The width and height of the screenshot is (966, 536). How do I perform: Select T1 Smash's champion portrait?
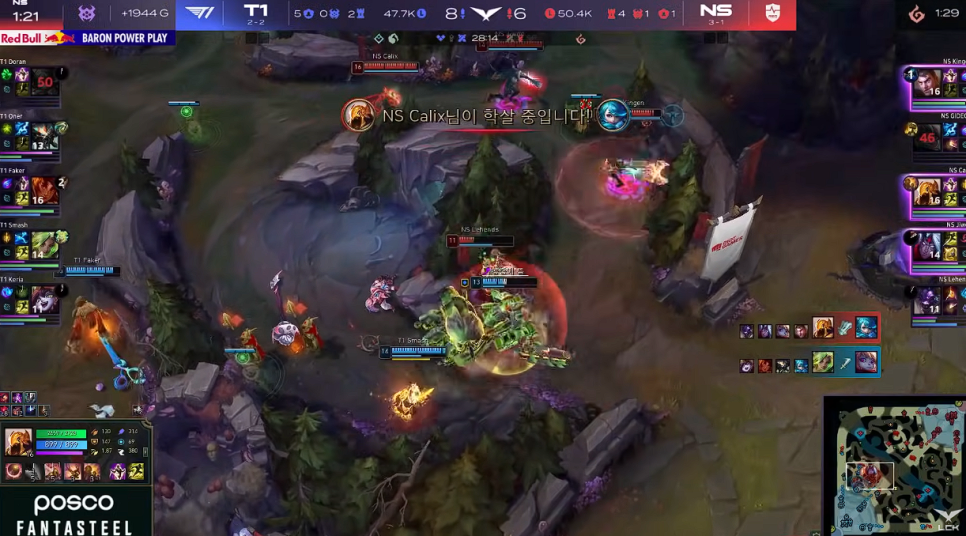click(44, 245)
